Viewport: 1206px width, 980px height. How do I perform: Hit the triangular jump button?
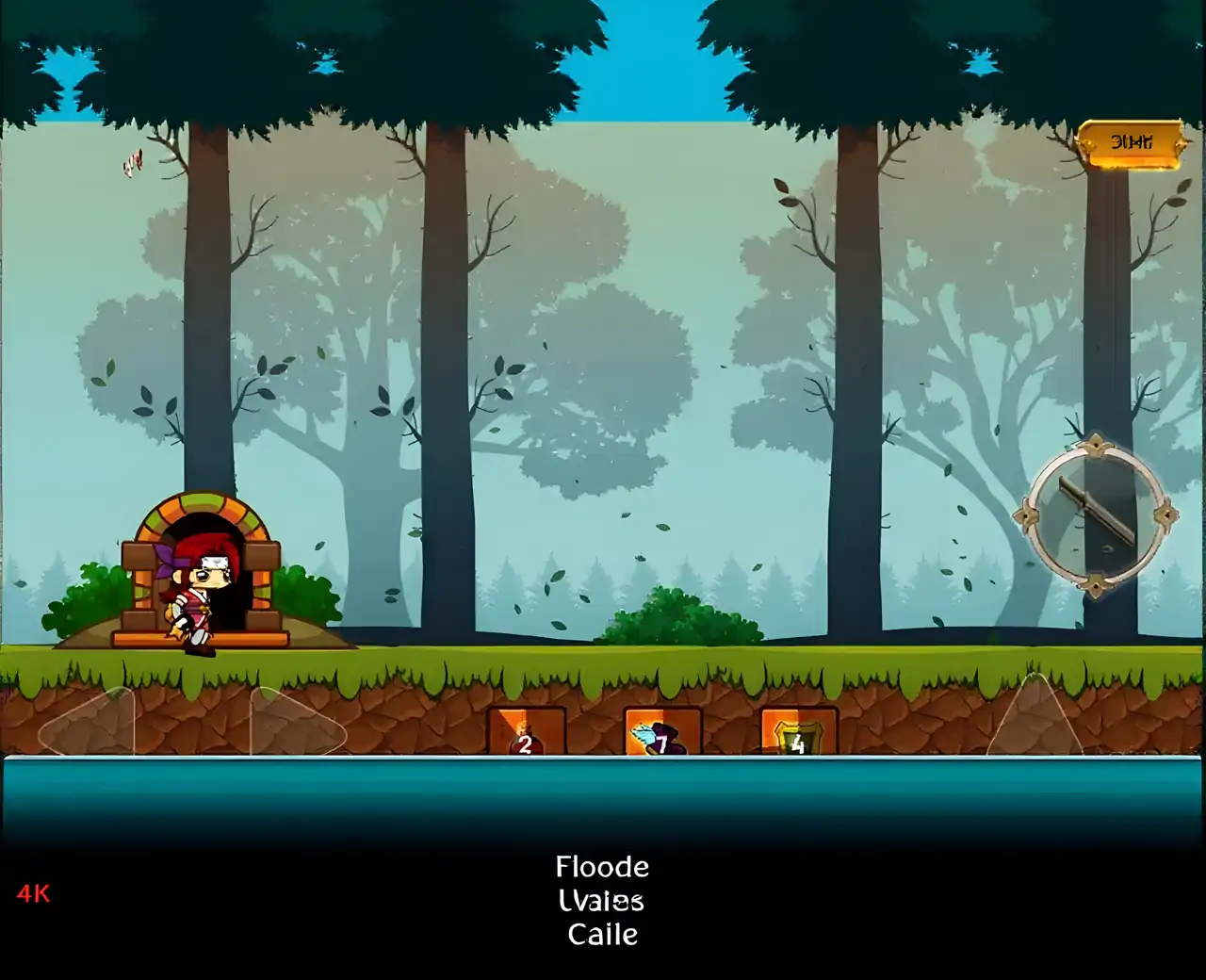pyautogui.click(x=1035, y=718)
